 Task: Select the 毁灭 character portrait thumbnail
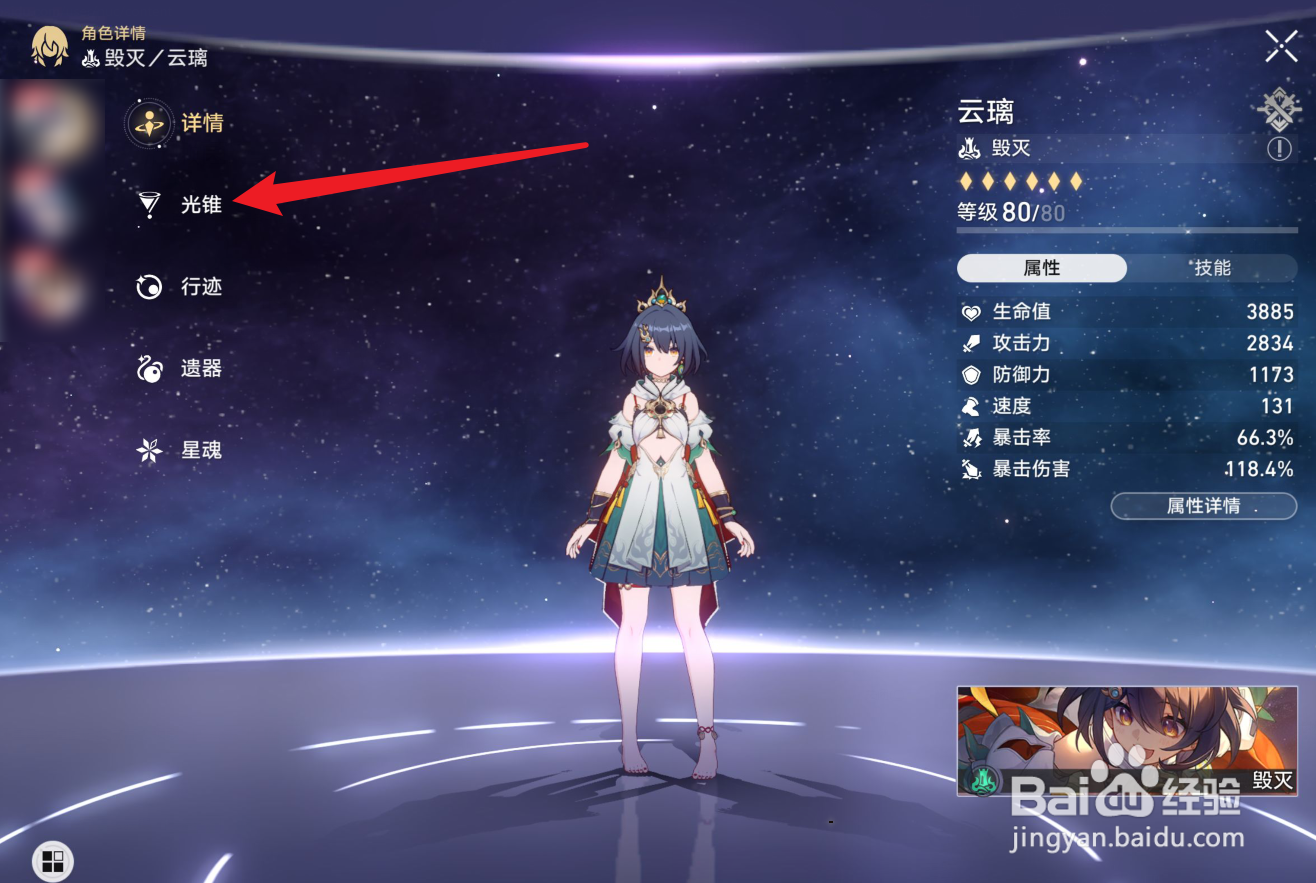coord(1126,740)
